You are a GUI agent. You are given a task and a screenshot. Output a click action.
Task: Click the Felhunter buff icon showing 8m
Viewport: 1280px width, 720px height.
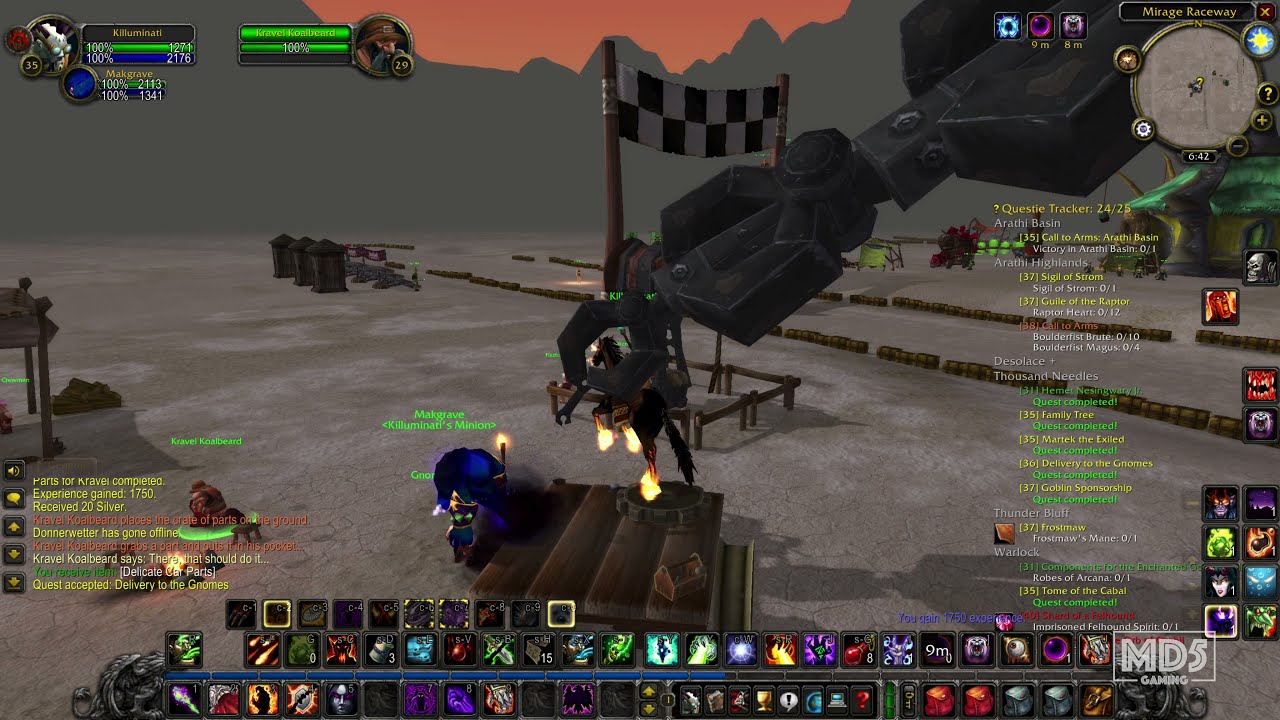click(1072, 25)
